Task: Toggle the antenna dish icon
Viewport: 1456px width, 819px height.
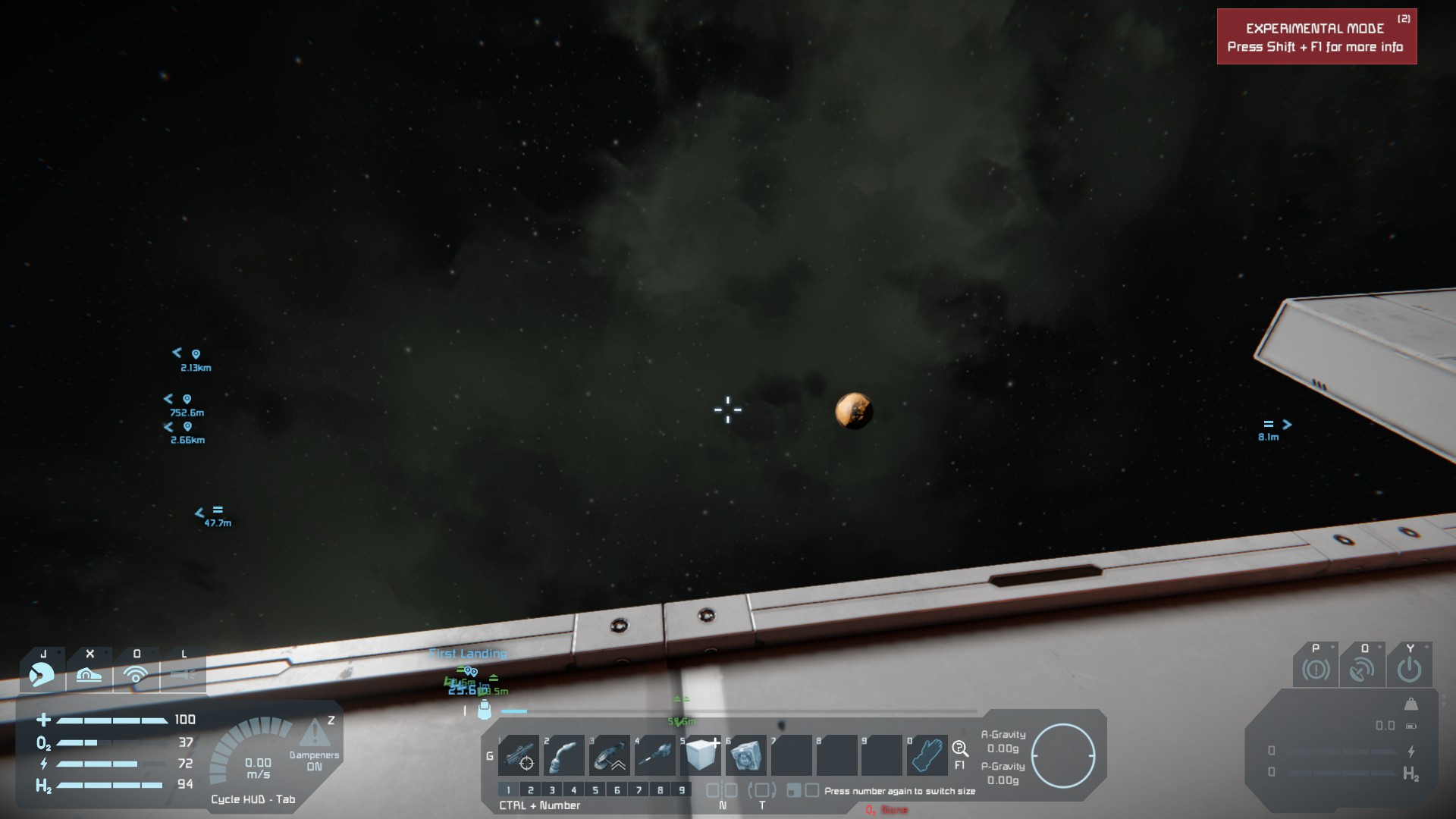Action: 1363,670
